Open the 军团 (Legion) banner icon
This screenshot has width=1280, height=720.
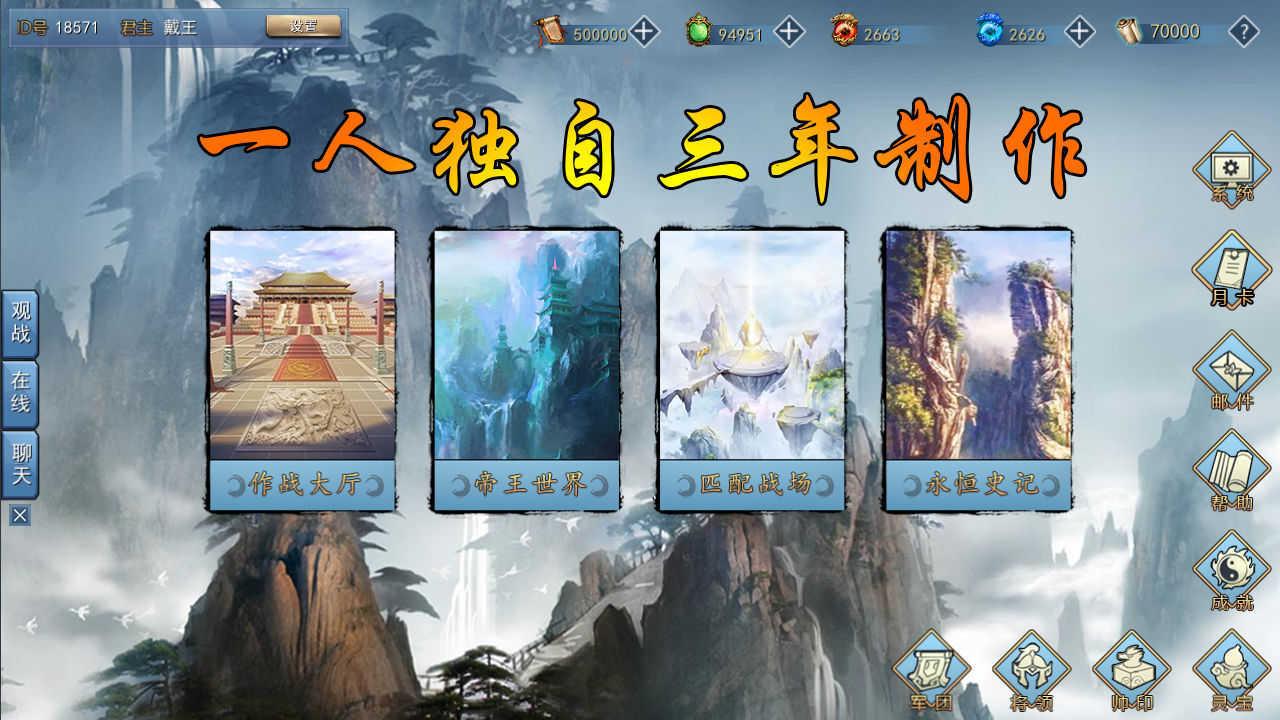coord(931,672)
